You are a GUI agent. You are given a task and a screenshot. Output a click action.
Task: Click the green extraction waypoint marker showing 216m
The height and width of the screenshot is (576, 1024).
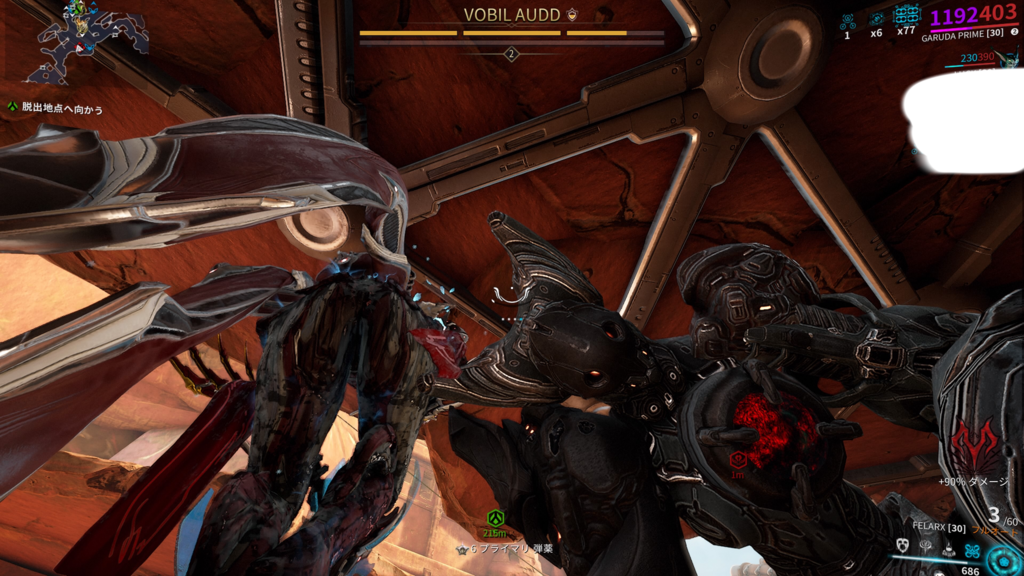494,518
